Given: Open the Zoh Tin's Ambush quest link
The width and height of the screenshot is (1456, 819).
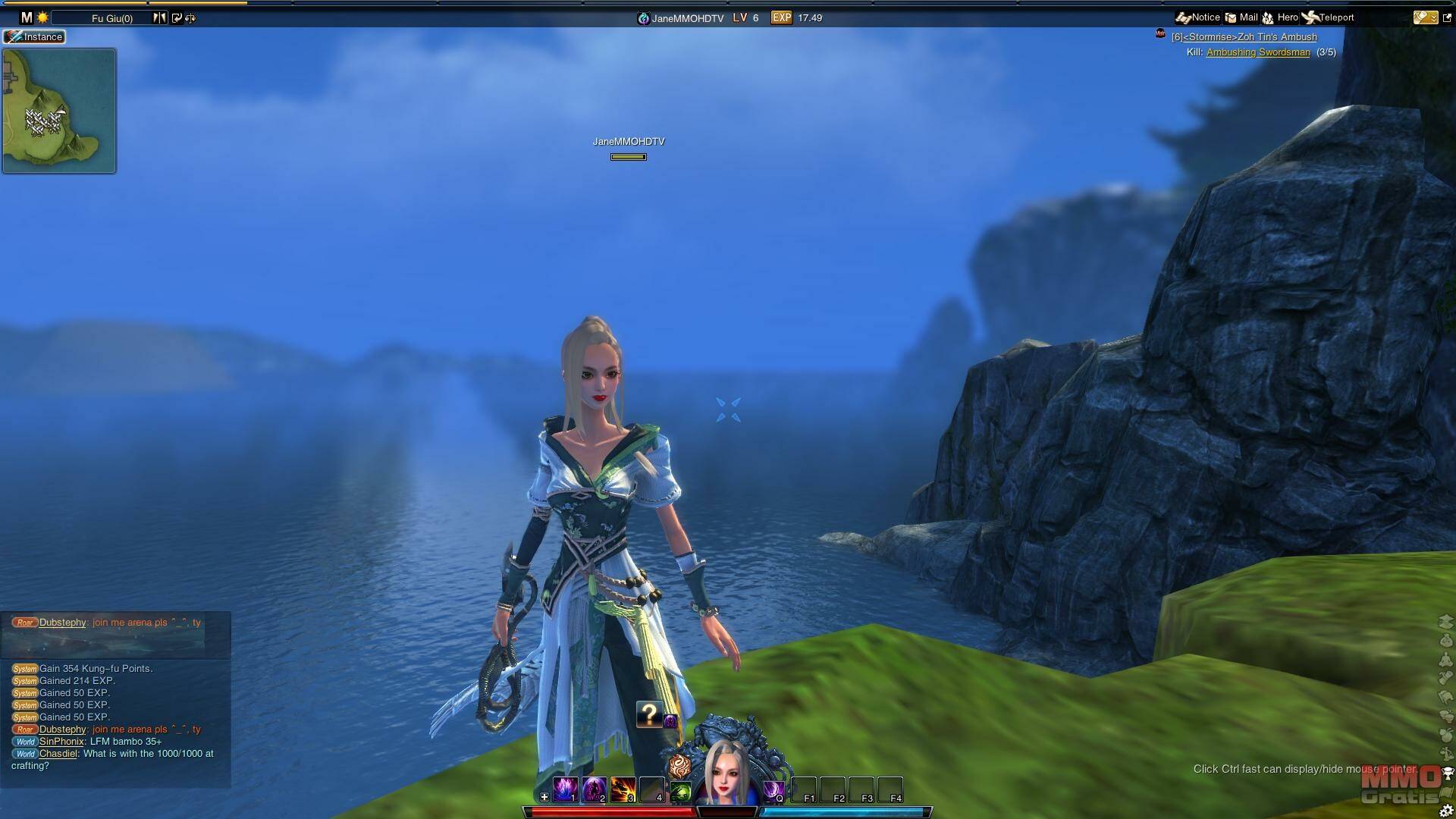Looking at the screenshot, I should tap(1244, 37).
